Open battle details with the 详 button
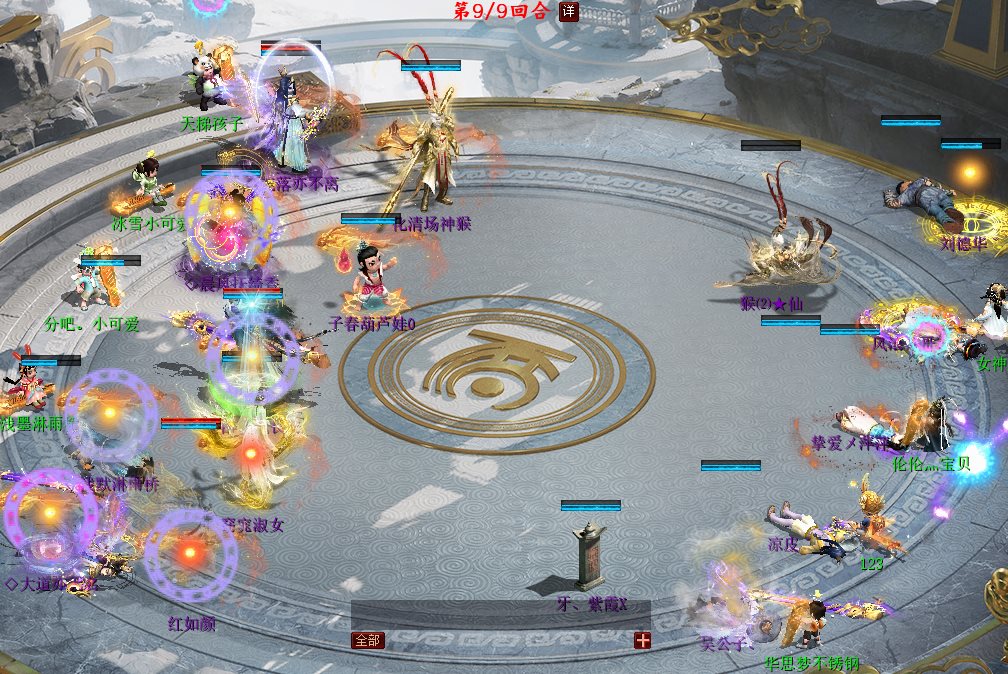The height and width of the screenshot is (674, 1008). click(x=568, y=12)
